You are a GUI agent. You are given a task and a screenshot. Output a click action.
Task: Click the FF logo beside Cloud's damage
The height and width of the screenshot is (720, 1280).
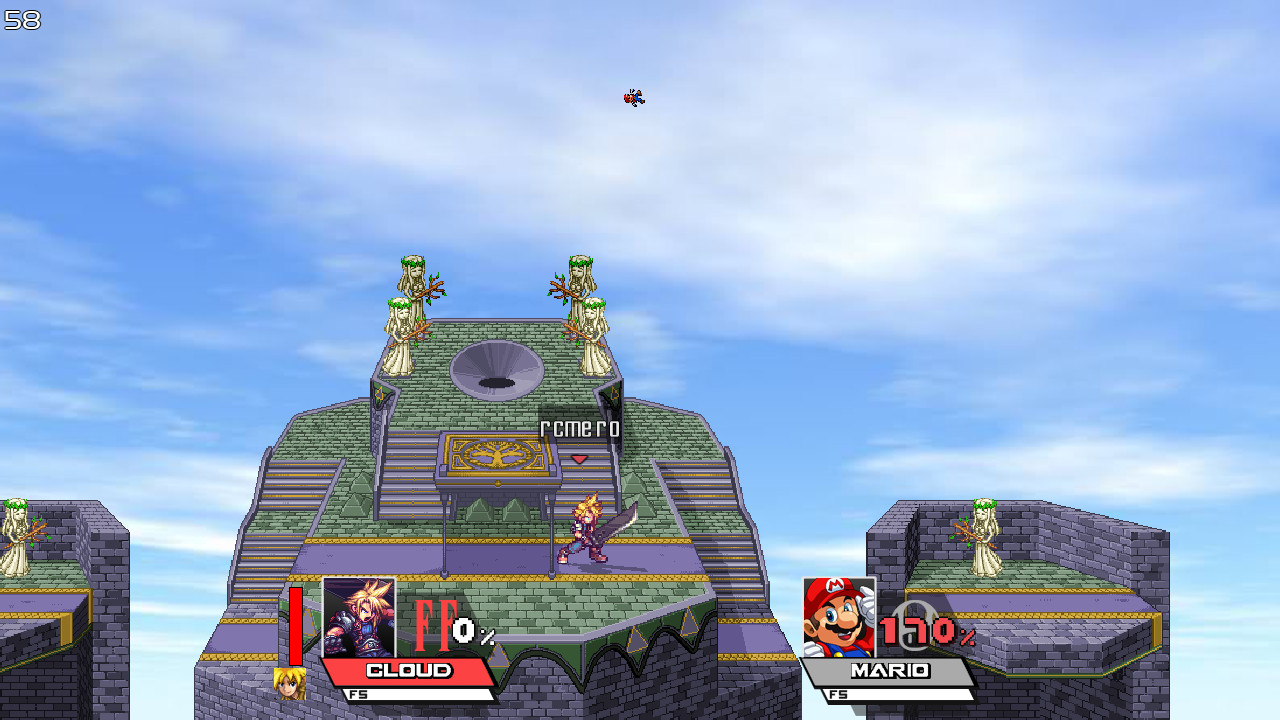[435, 625]
